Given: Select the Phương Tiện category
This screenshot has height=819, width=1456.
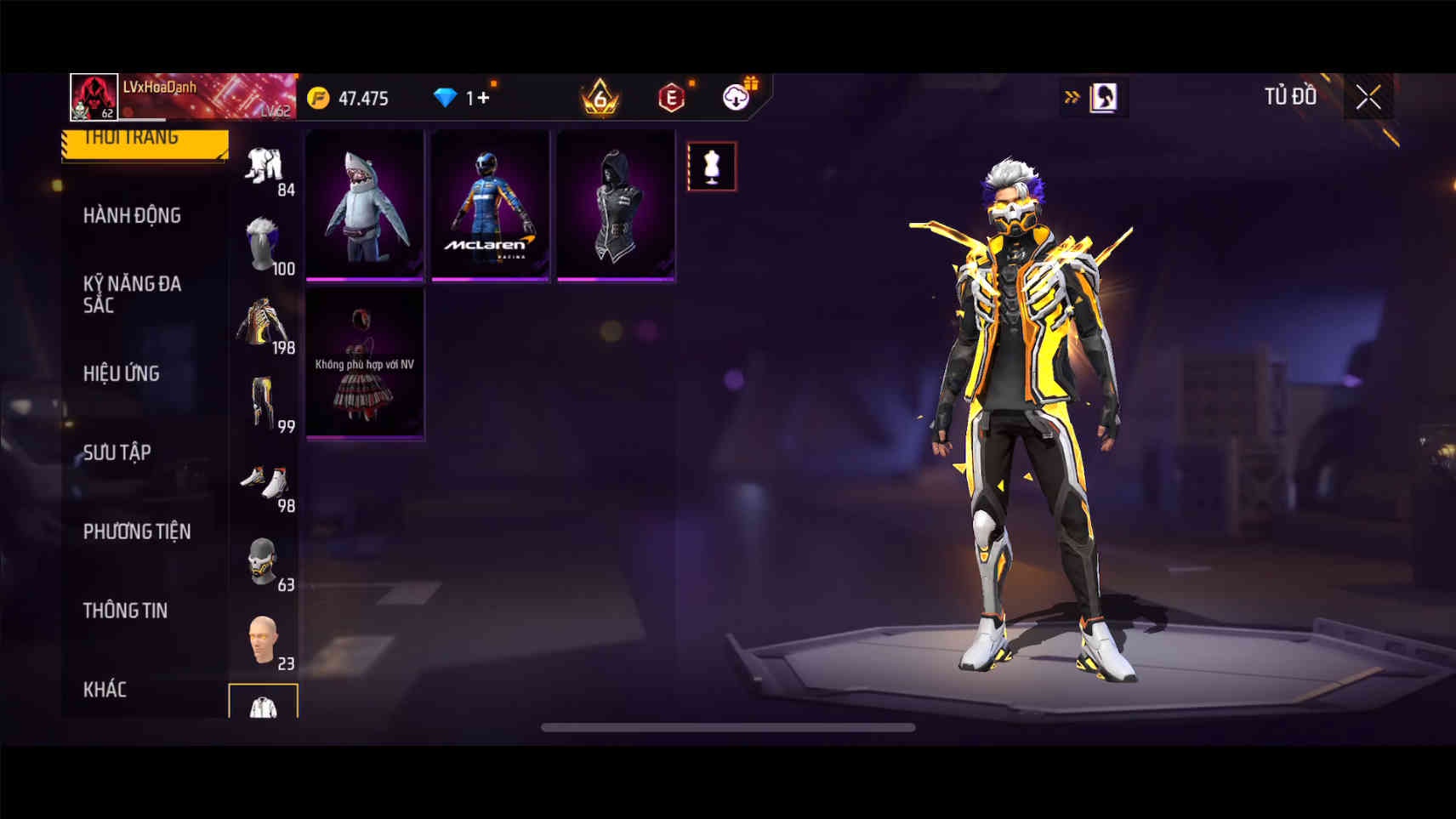Looking at the screenshot, I should click(137, 532).
